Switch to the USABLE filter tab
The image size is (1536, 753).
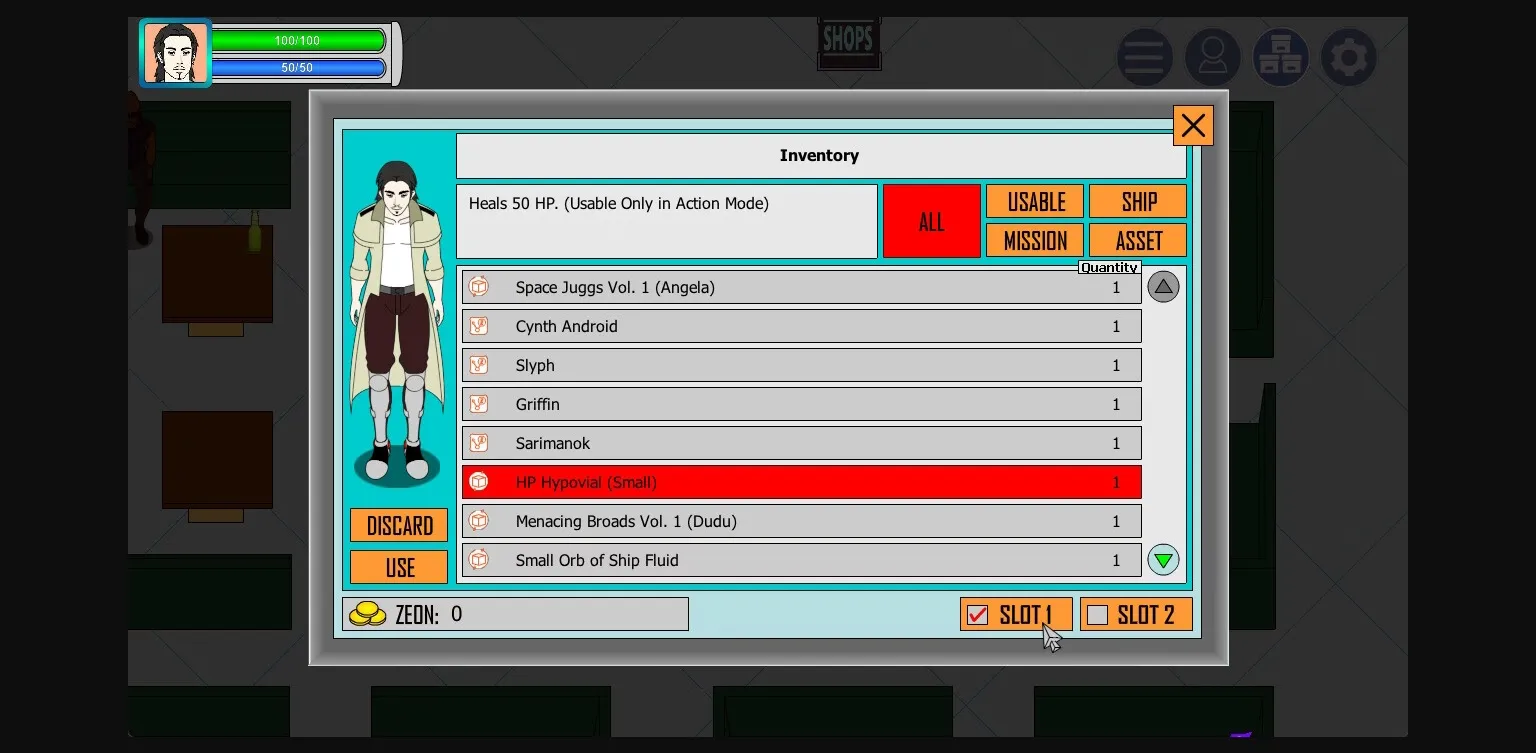click(x=1035, y=201)
